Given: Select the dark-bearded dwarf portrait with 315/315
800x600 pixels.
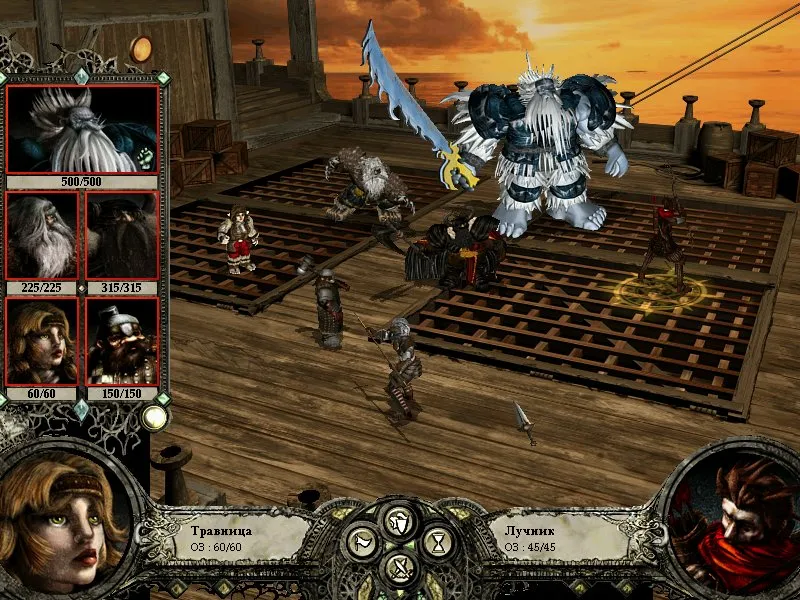Looking at the screenshot, I should click(x=123, y=236).
